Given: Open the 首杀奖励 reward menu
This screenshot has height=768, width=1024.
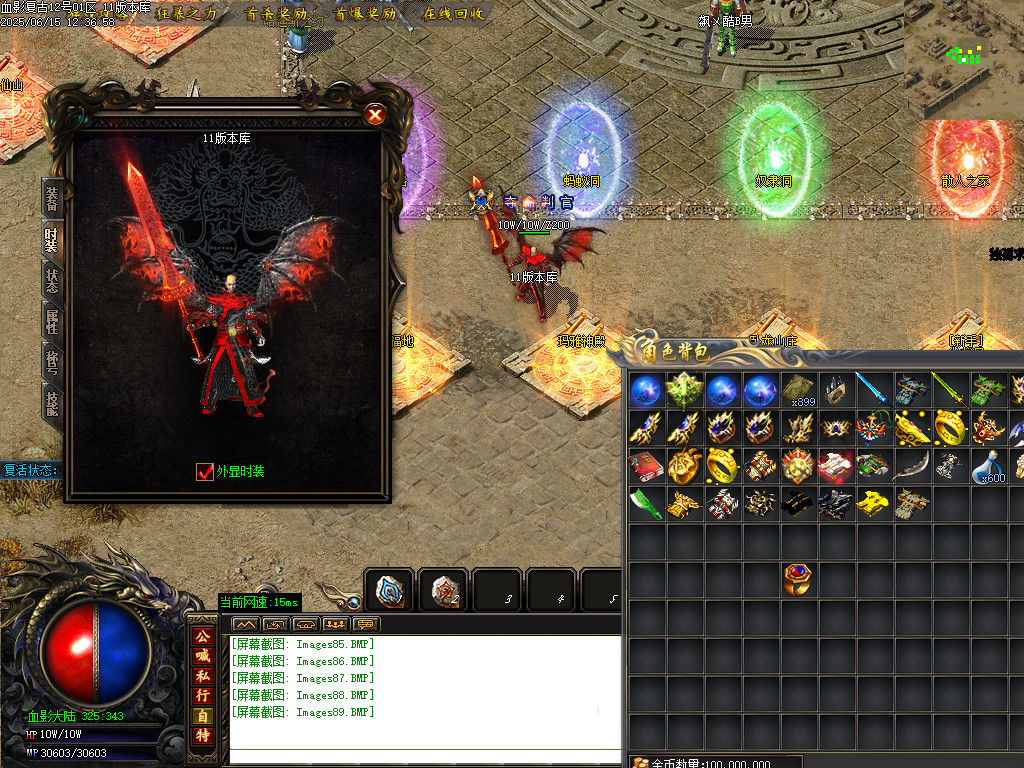Looking at the screenshot, I should (x=276, y=14).
